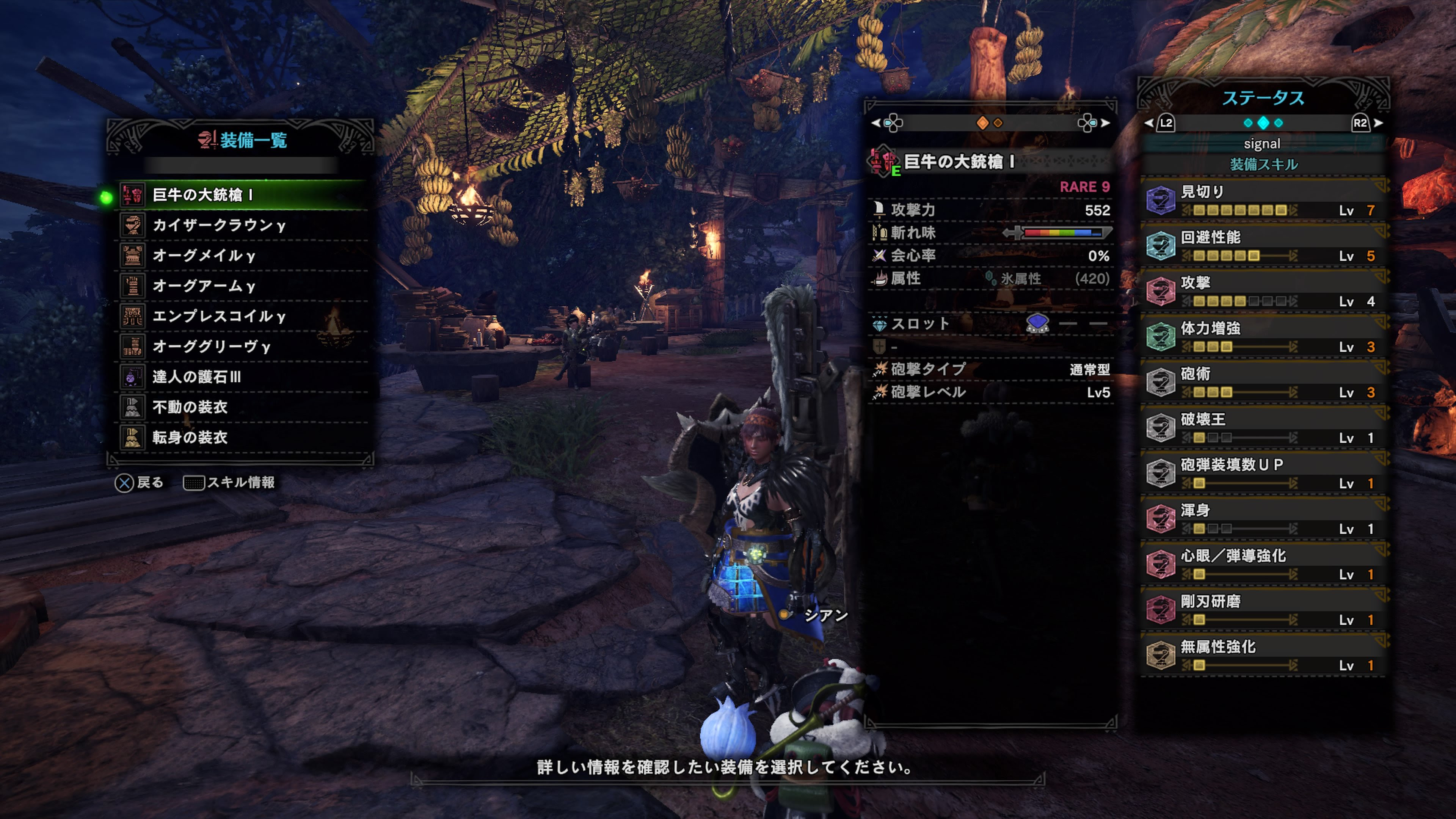The image size is (1456, 819).
Task: Click the 達人の護石Ⅲ charm icon
Action: [x=133, y=378]
